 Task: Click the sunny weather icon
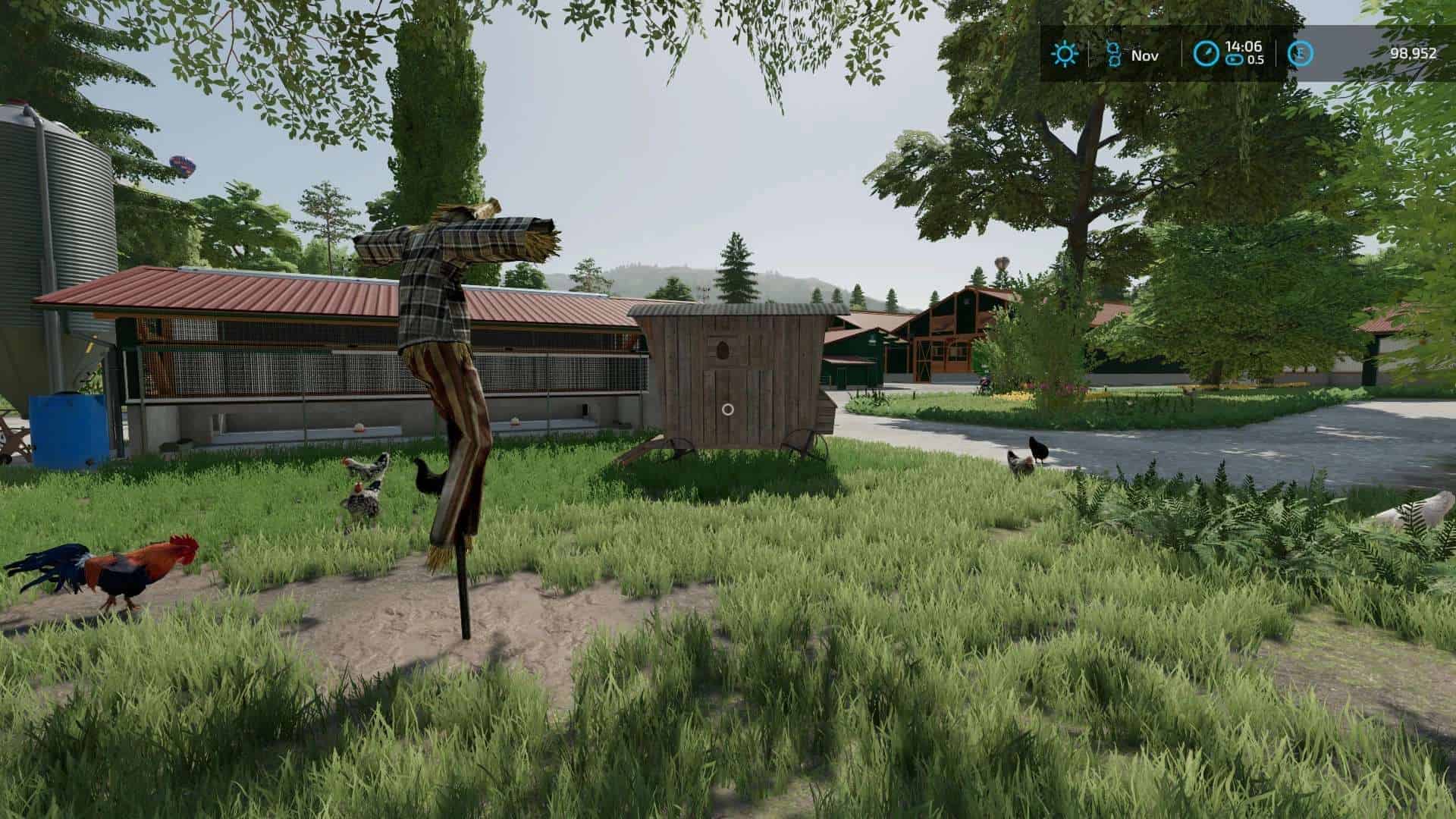1065,54
